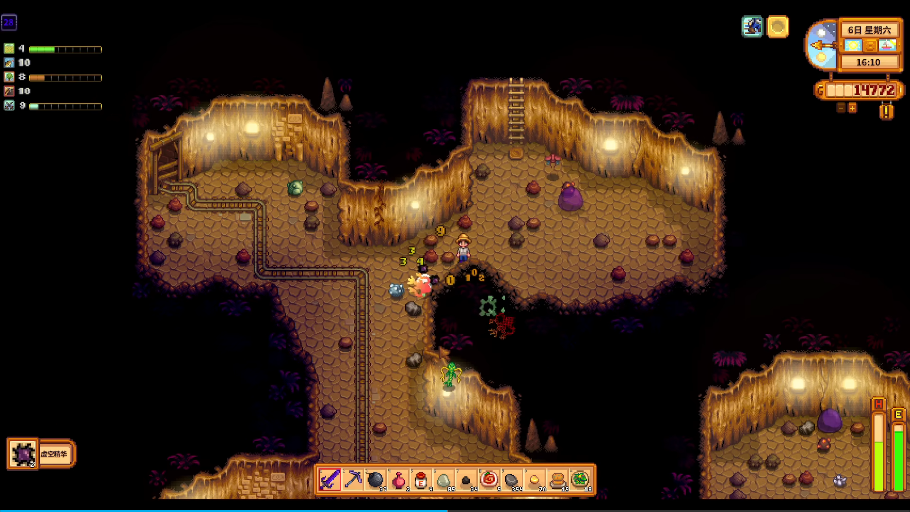Screen dimensions: 910x512
Task: Open the journal exclamation mark icon
Action: 886,111
